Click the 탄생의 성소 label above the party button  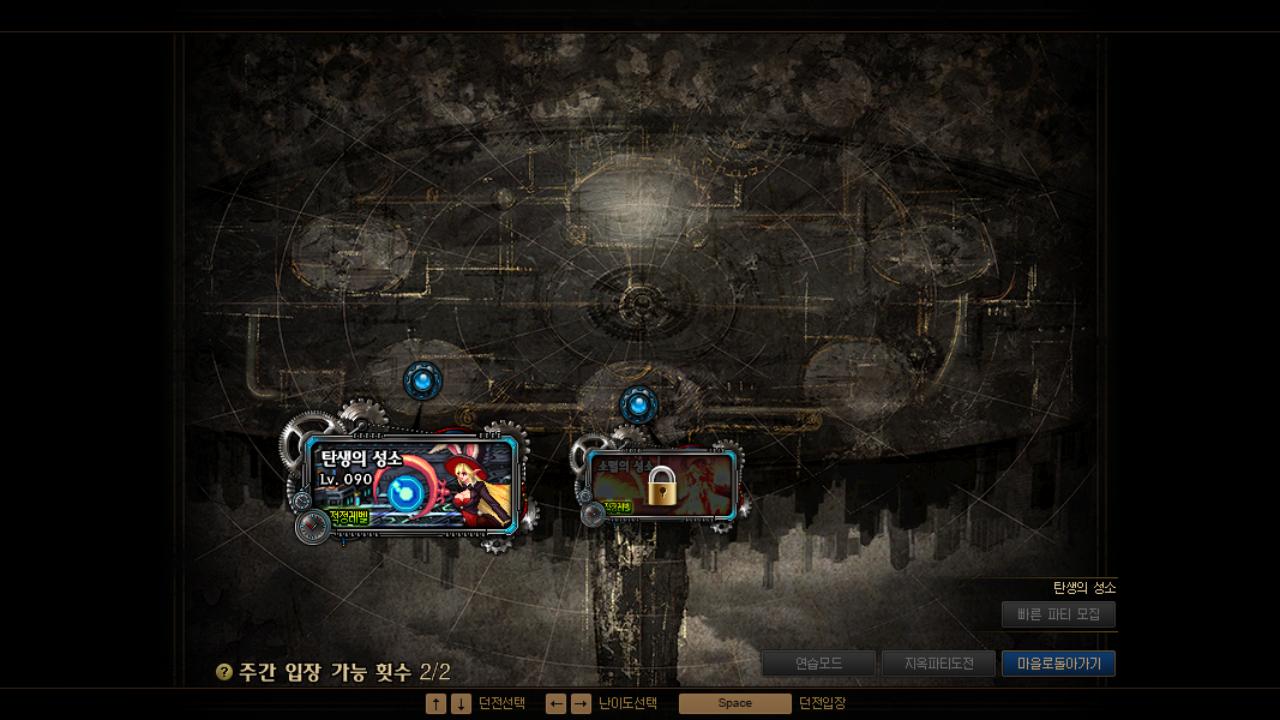[1085, 589]
